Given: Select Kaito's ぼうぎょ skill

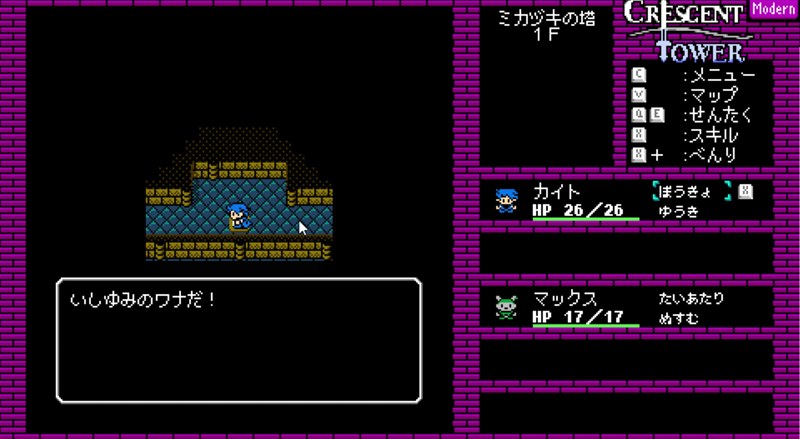Looking at the screenshot, I should [690, 190].
